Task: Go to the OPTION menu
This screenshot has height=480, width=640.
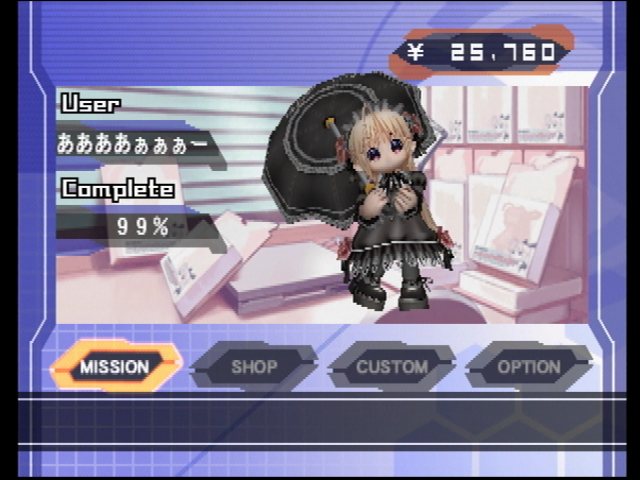Action: (x=529, y=367)
